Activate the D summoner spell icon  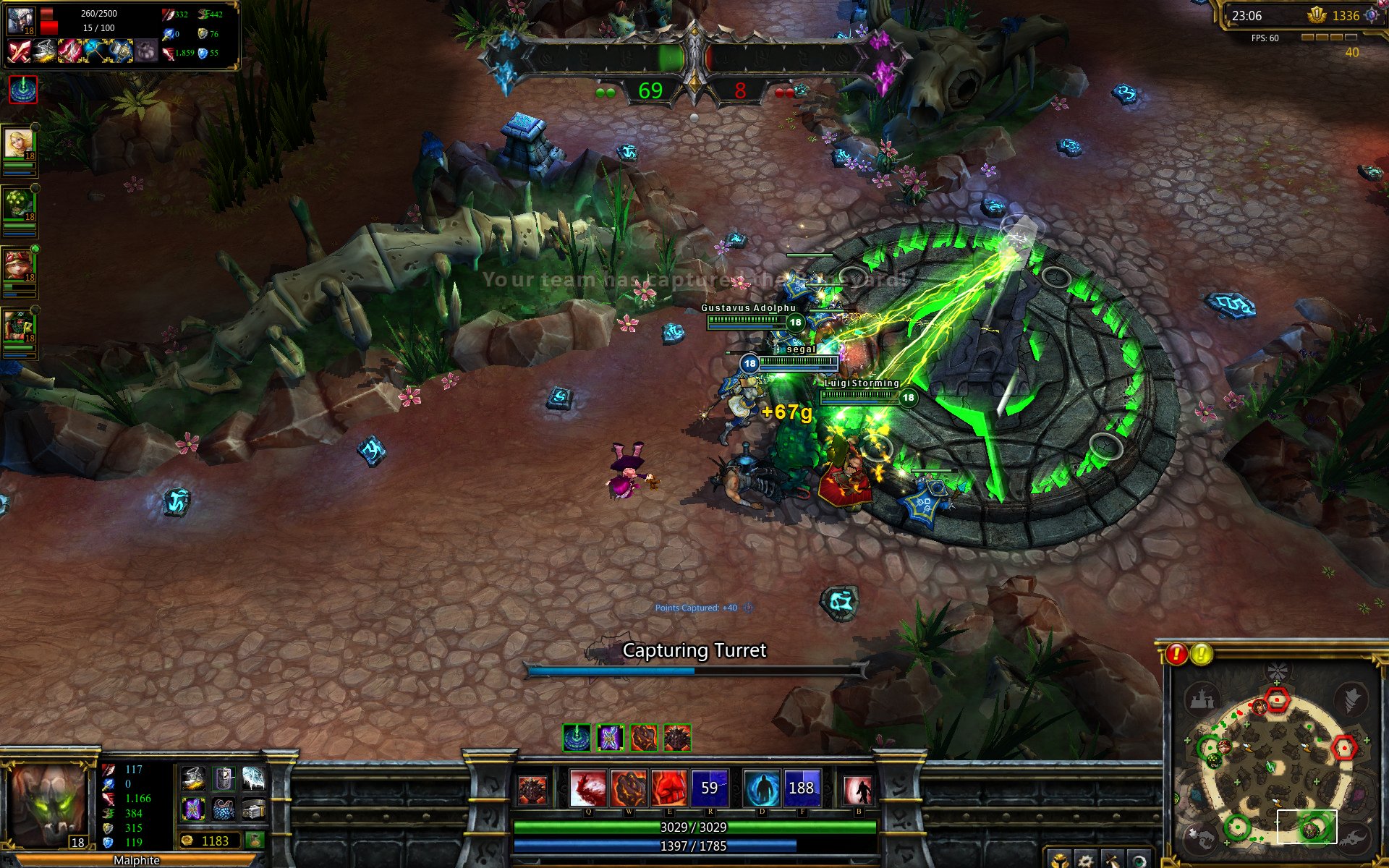[762, 788]
